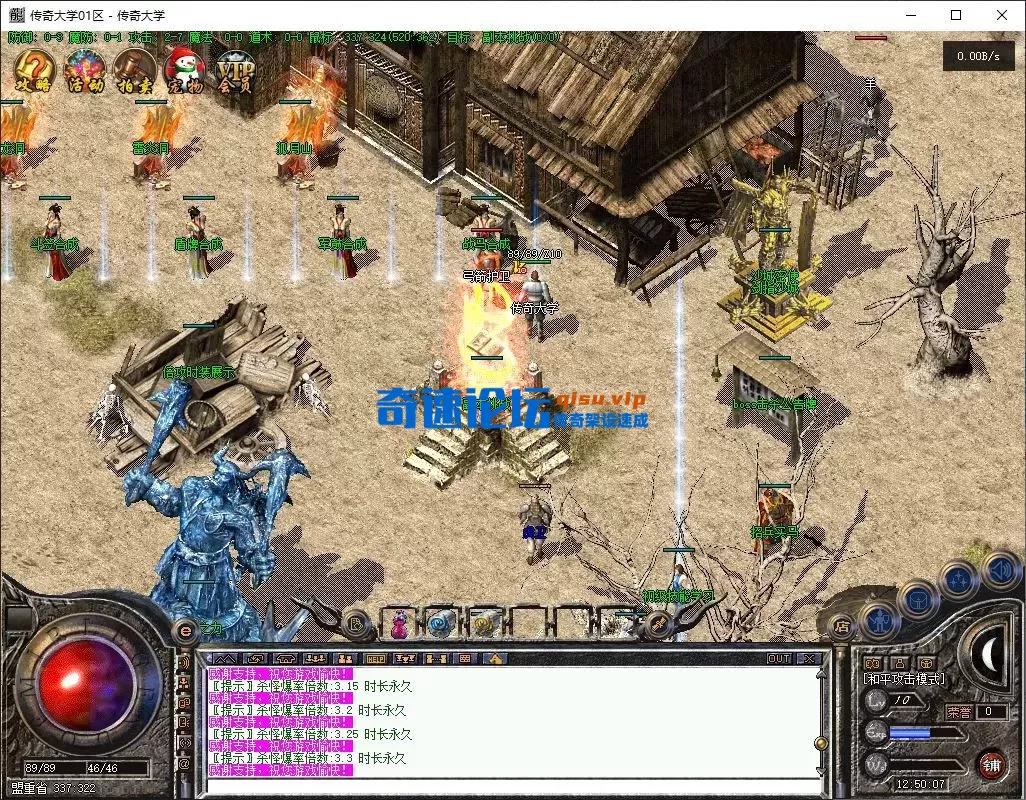Select the pink potion hotbar slot
Viewport: 1026px width, 800px height.
coord(399,624)
